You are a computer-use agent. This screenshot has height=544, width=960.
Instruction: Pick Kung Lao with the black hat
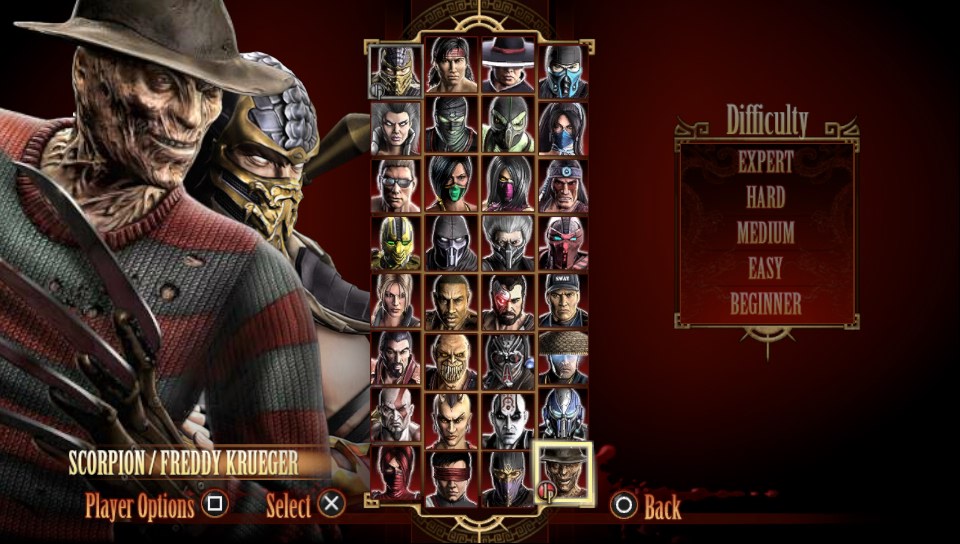507,69
